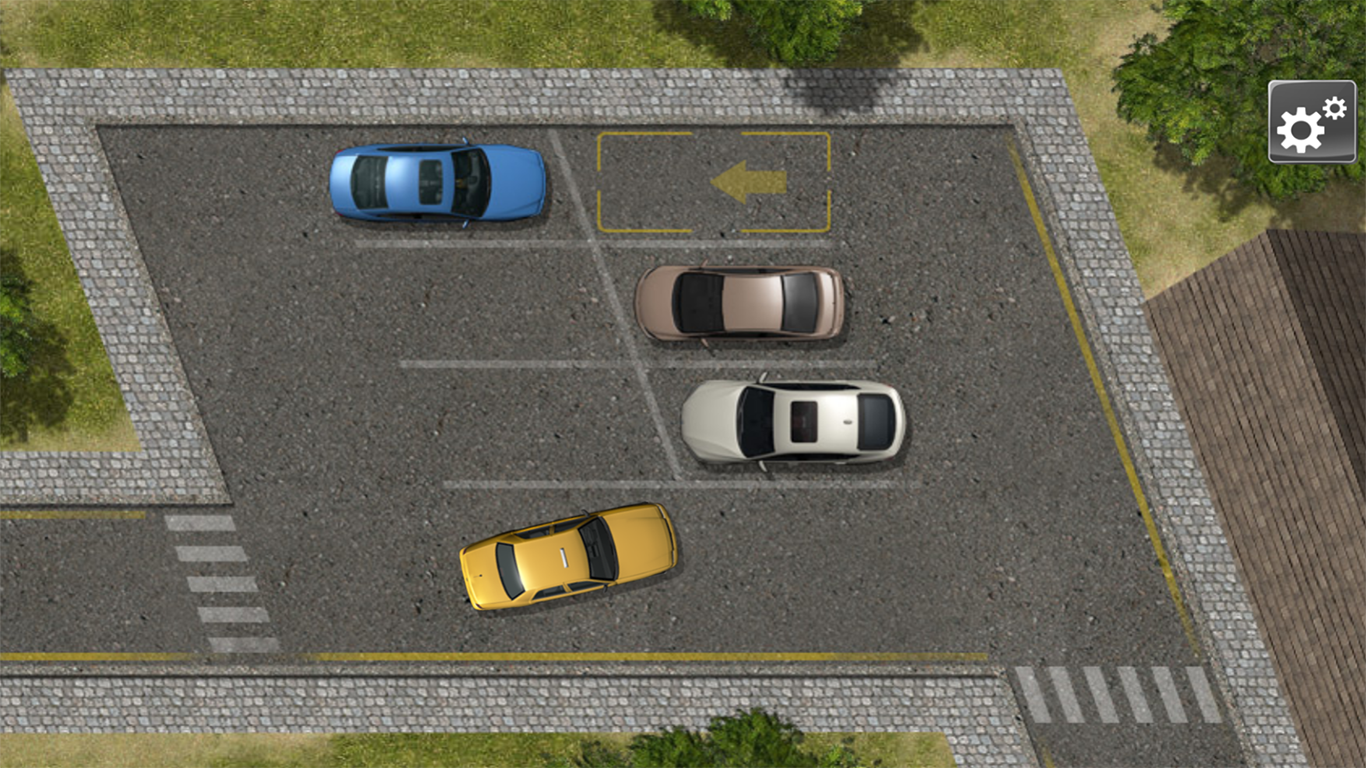This screenshot has height=768, width=1366.
Task: Click the white parked car
Action: click(x=795, y=425)
